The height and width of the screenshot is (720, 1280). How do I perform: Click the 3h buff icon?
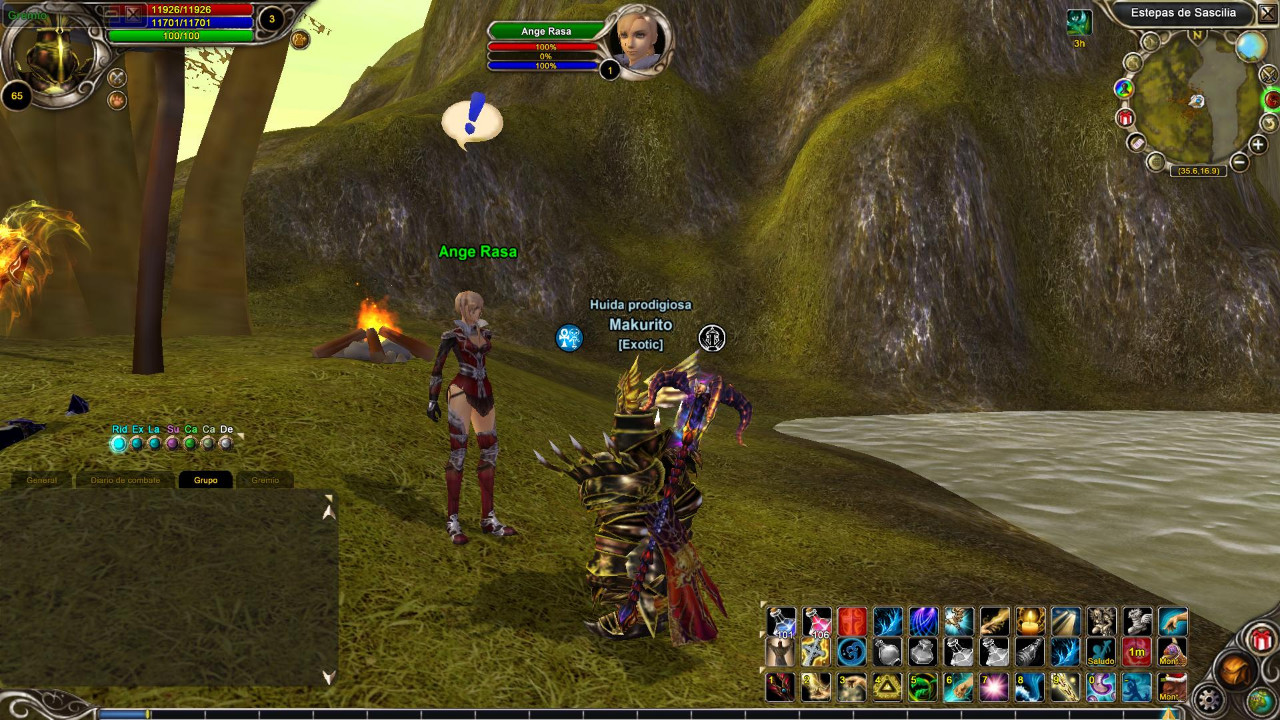tap(1078, 23)
